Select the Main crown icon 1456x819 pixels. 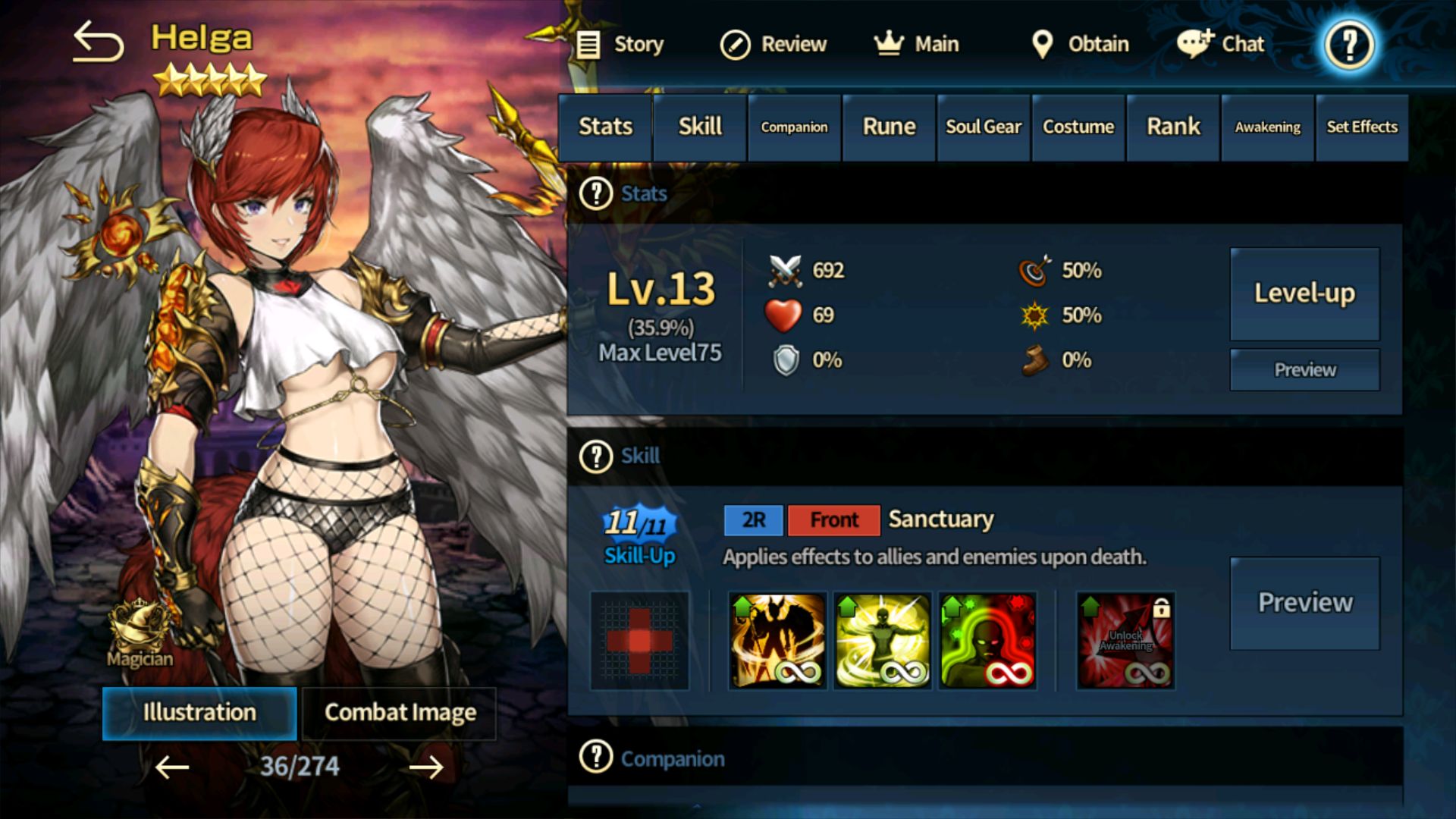click(x=888, y=44)
